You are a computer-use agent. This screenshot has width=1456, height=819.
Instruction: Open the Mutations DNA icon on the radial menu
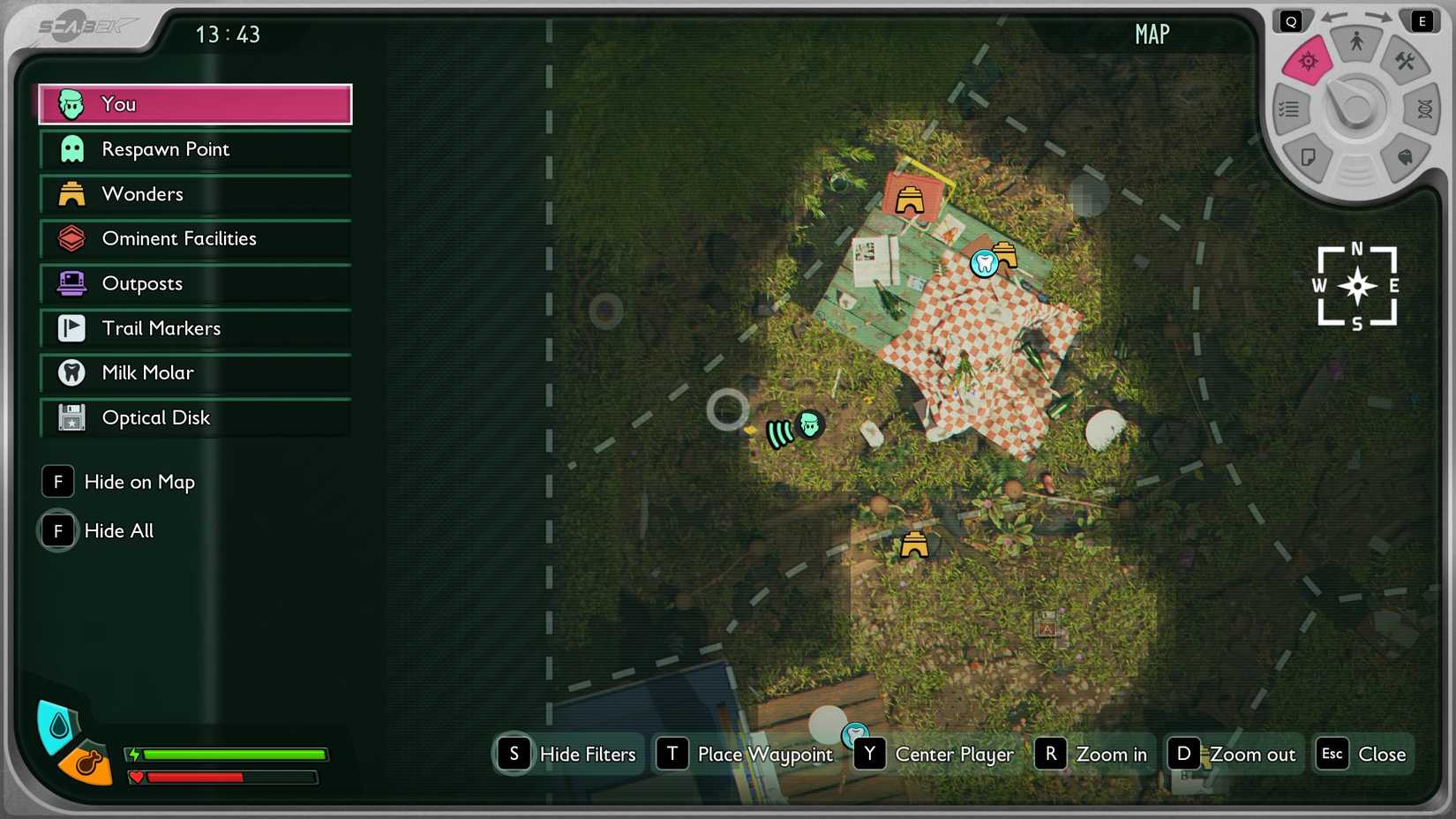point(1422,108)
